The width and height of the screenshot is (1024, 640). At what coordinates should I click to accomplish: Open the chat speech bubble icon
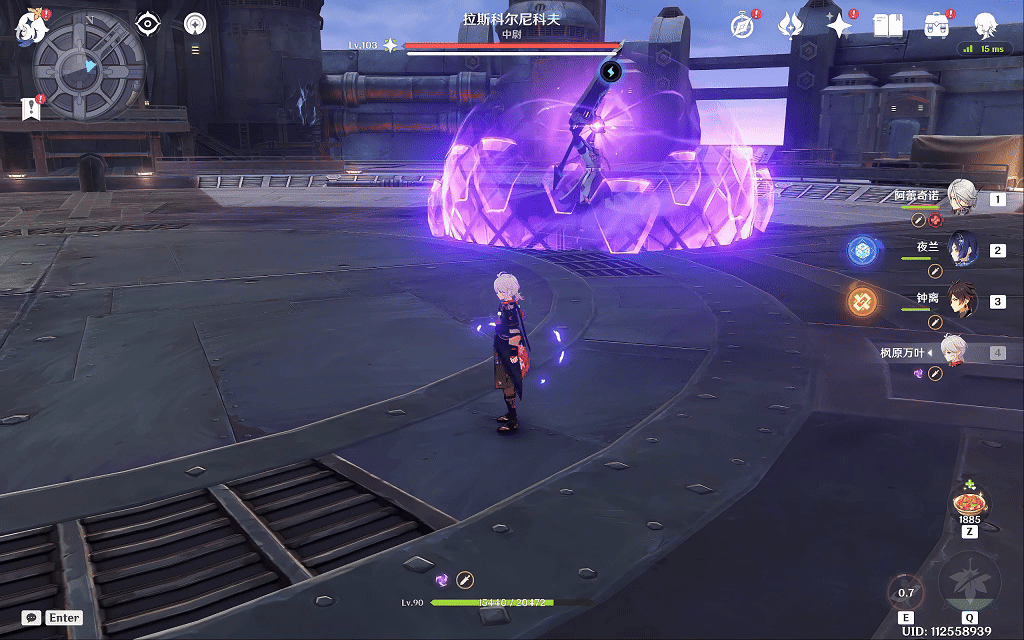point(31,618)
